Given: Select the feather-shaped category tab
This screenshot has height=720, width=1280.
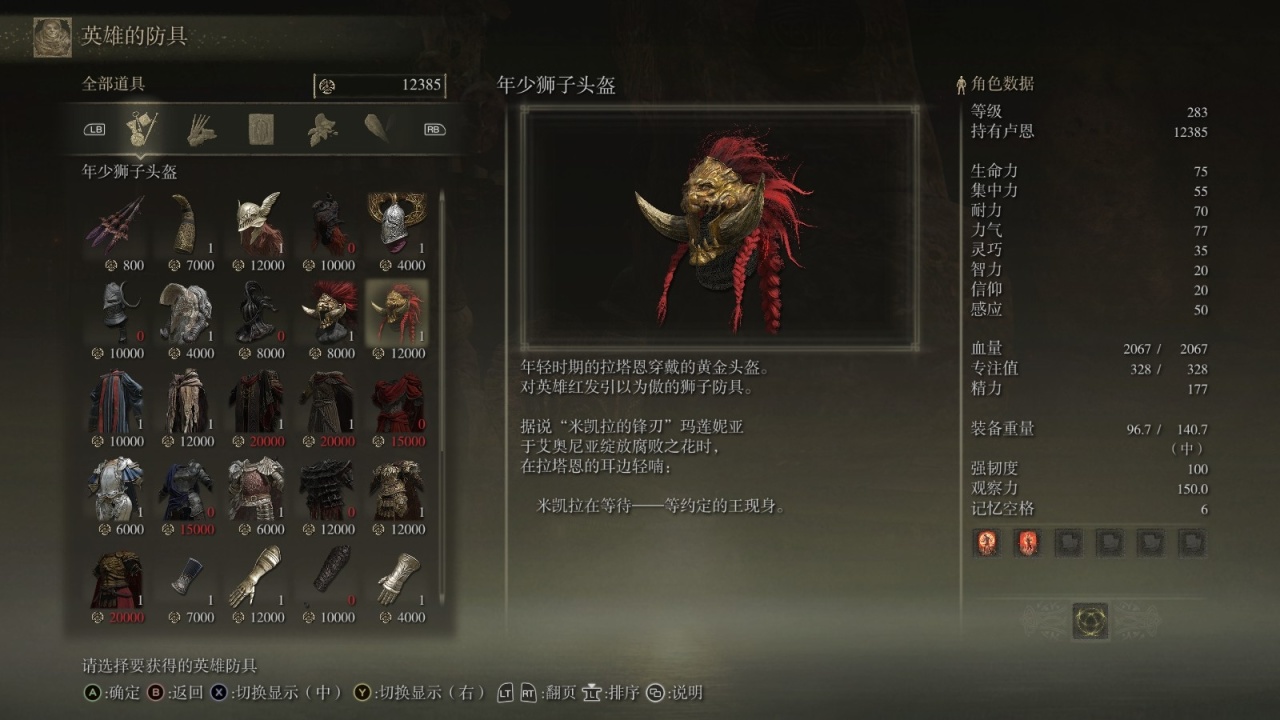Looking at the screenshot, I should click(x=377, y=129).
